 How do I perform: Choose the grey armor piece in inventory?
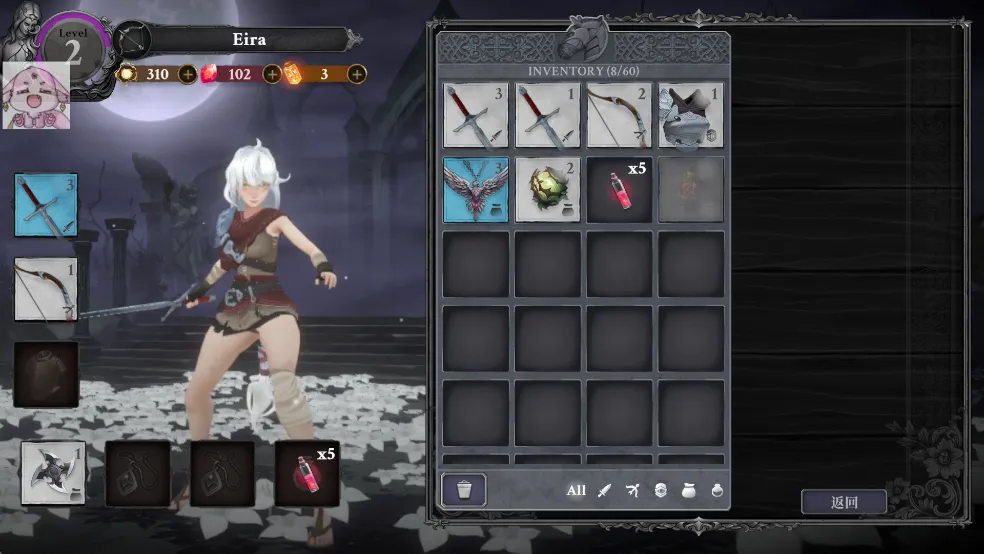[x=691, y=116]
